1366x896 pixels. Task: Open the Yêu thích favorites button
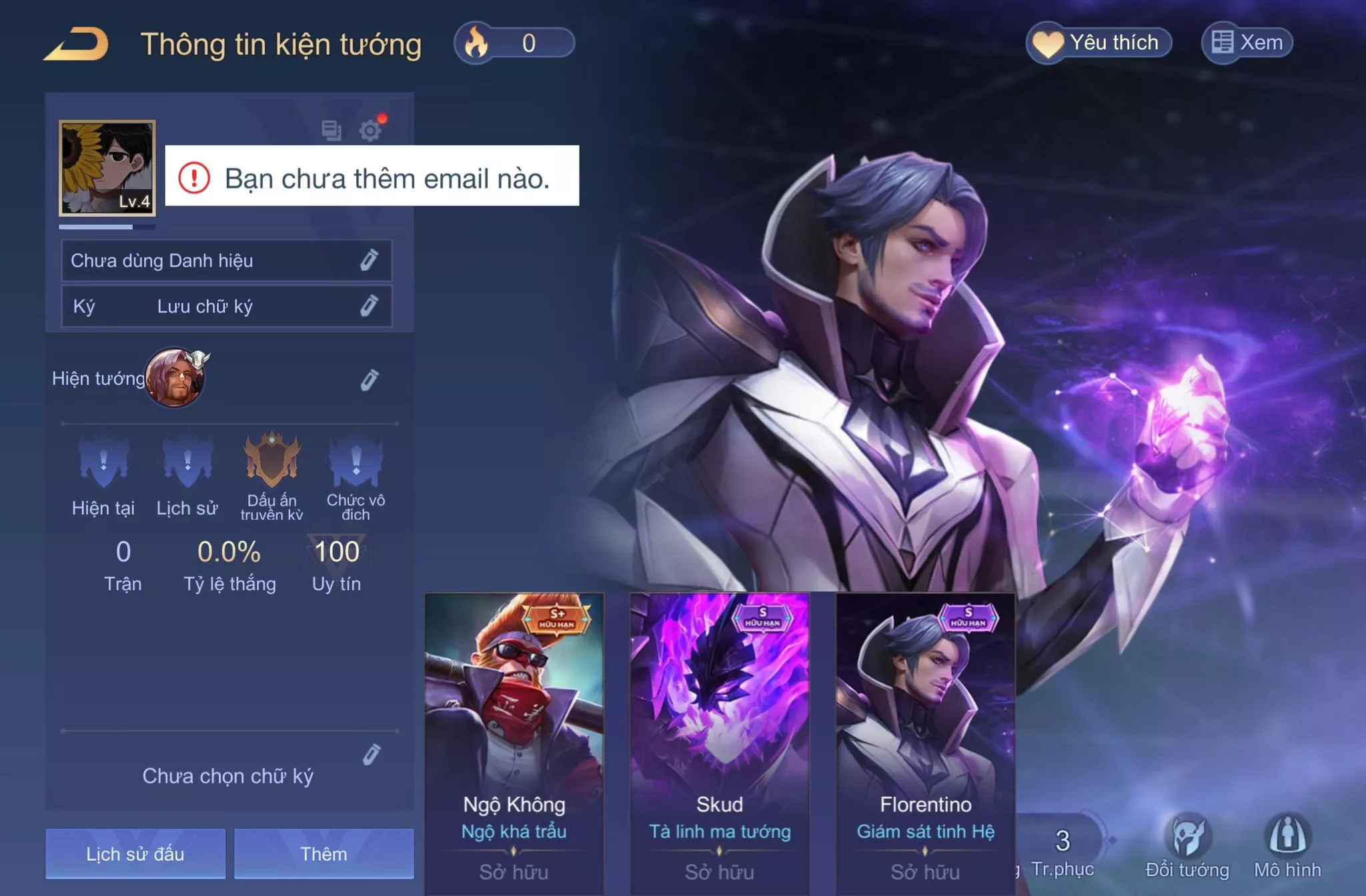pos(1099,43)
